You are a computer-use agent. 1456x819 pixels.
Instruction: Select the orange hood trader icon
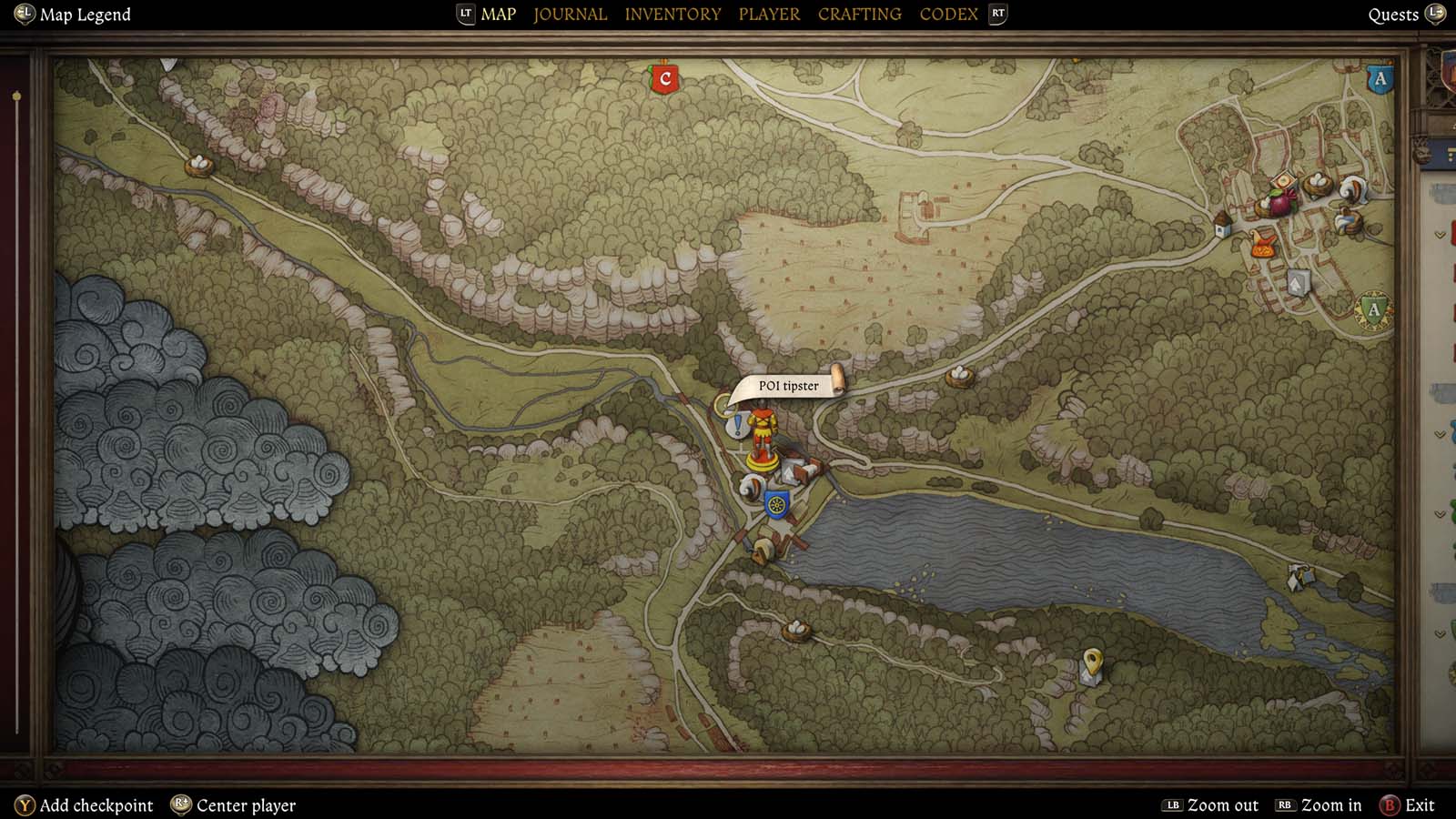(x=1263, y=245)
